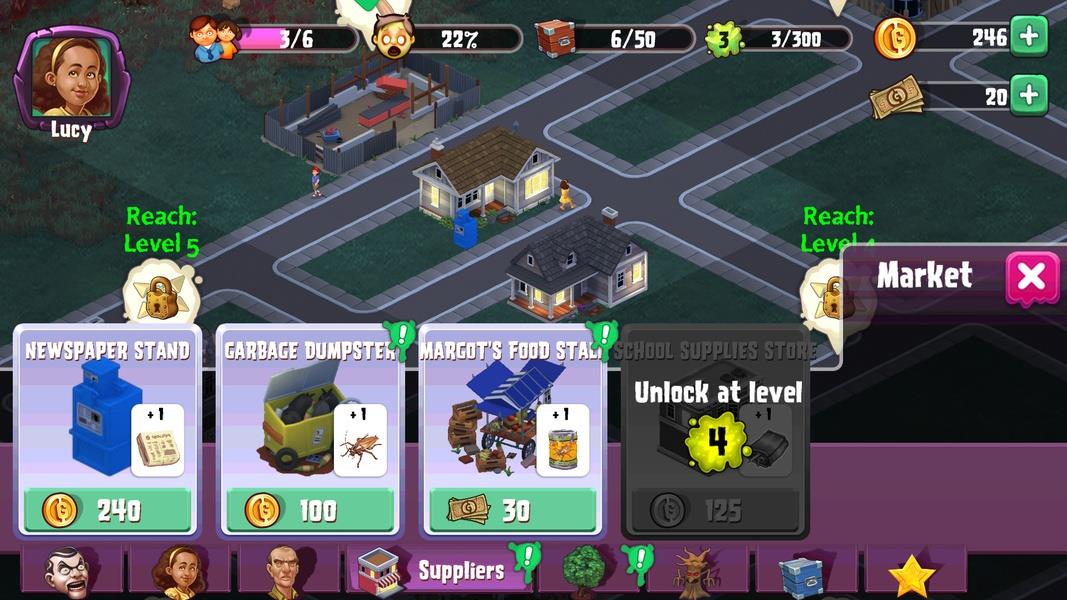Open the girl with headband tab

pos(180,572)
